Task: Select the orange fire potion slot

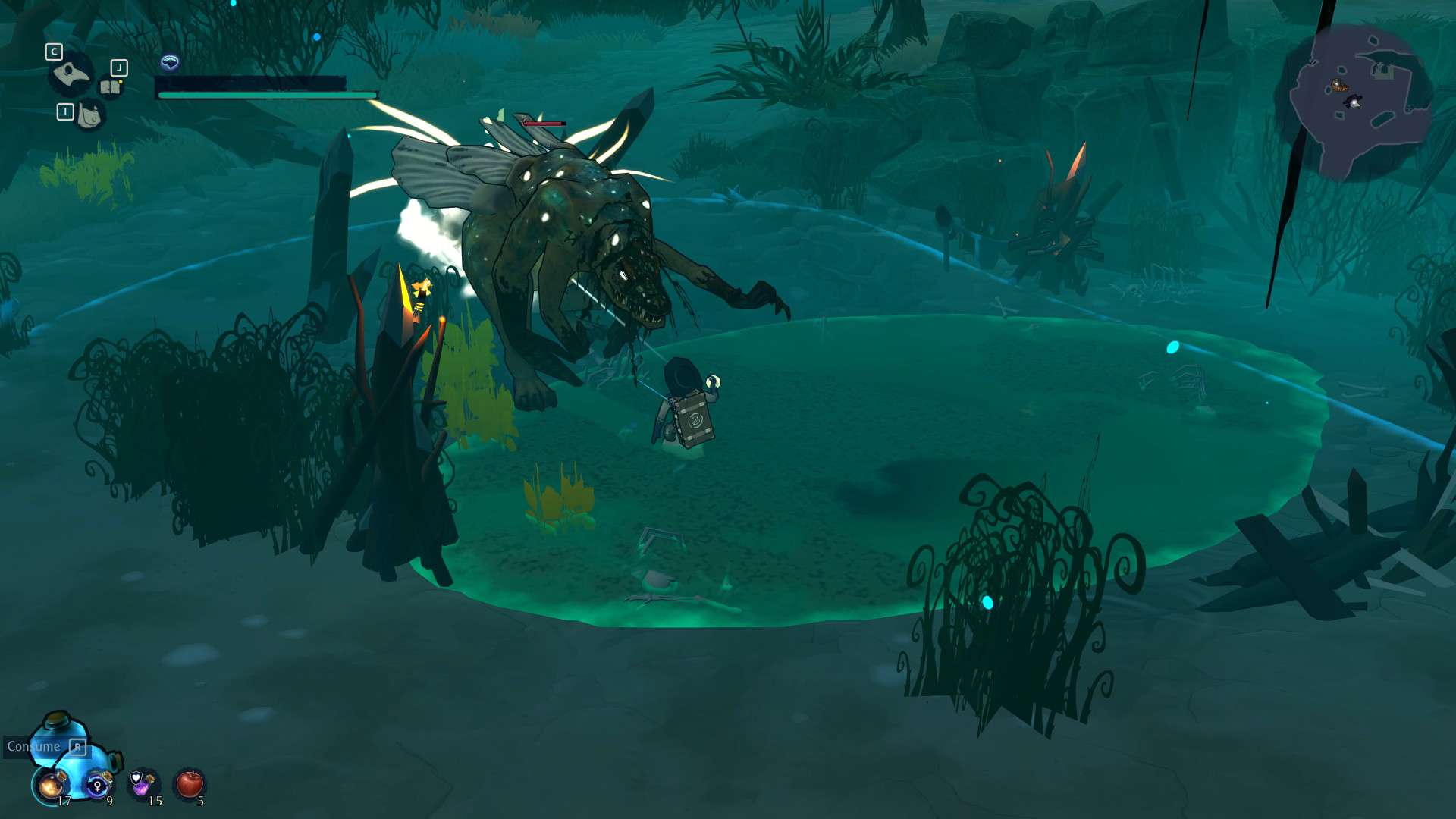Action: (51, 785)
